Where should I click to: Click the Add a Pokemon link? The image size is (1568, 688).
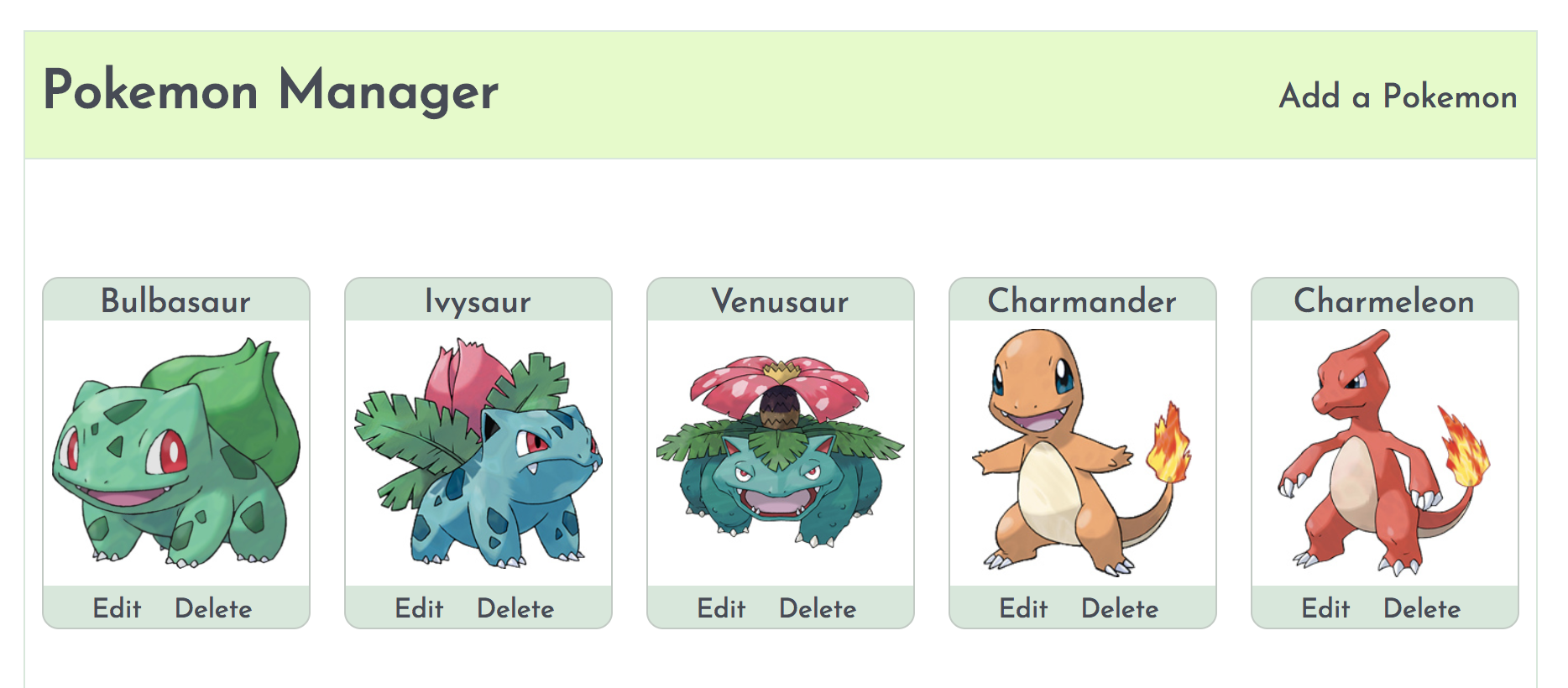pos(1398,97)
